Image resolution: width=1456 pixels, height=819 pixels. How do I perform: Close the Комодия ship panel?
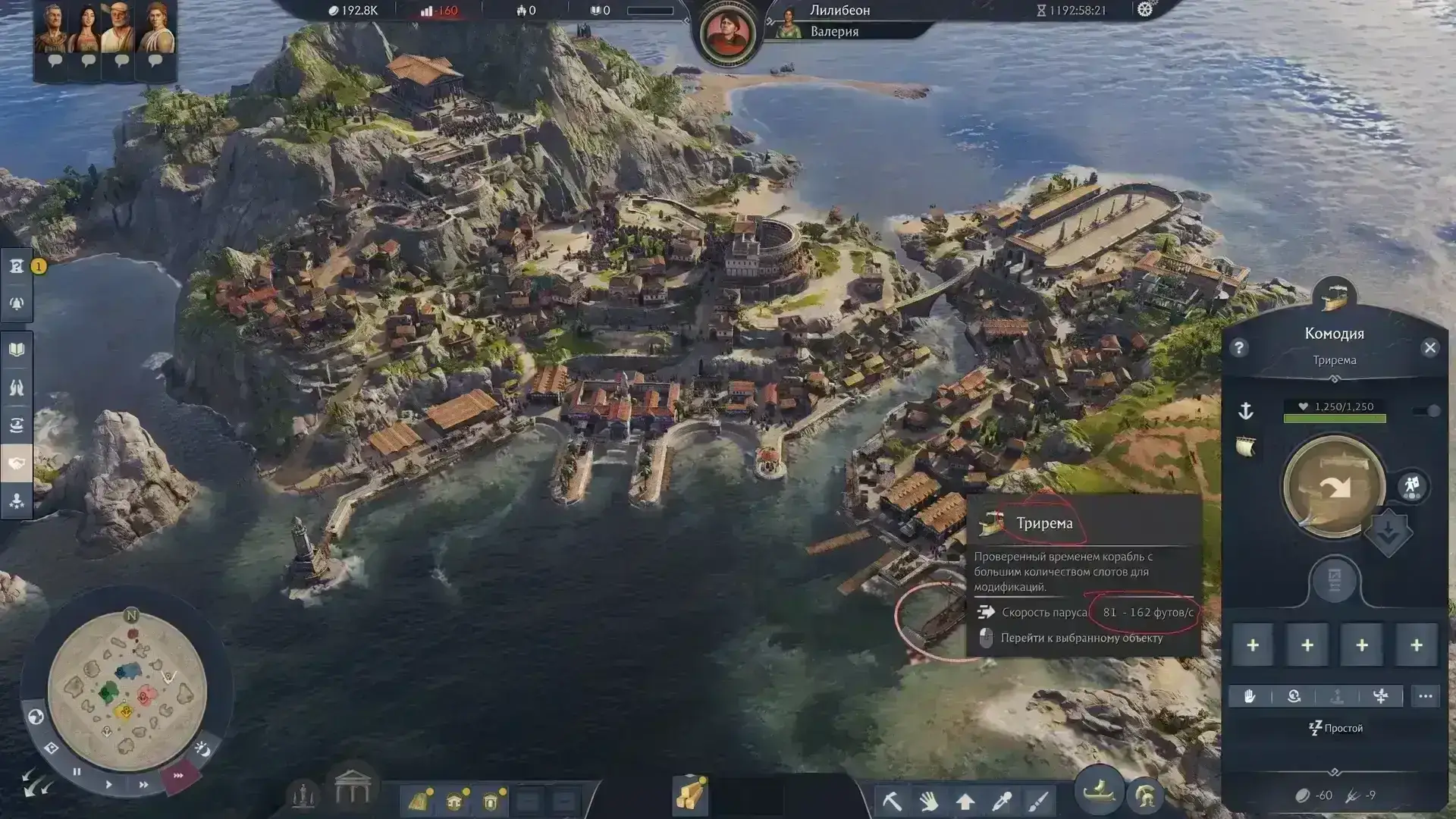[x=1429, y=348]
